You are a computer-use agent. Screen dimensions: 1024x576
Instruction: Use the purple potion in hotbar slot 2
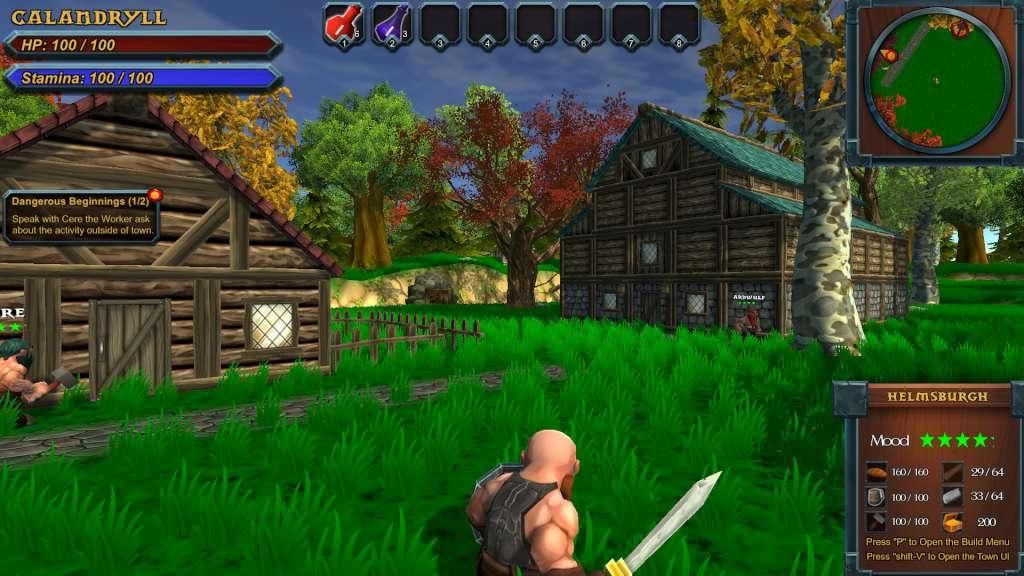point(391,23)
